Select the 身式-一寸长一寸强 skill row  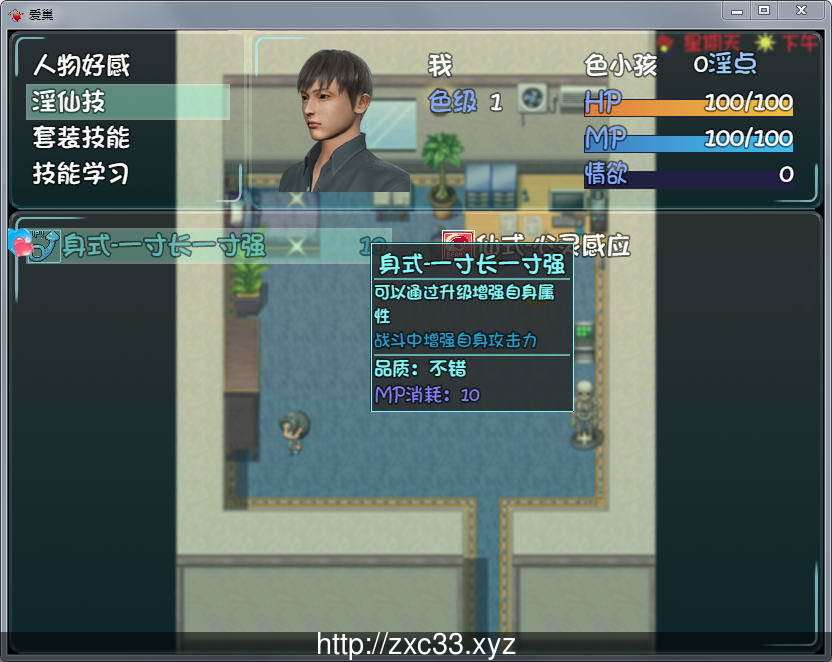pos(190,246)
